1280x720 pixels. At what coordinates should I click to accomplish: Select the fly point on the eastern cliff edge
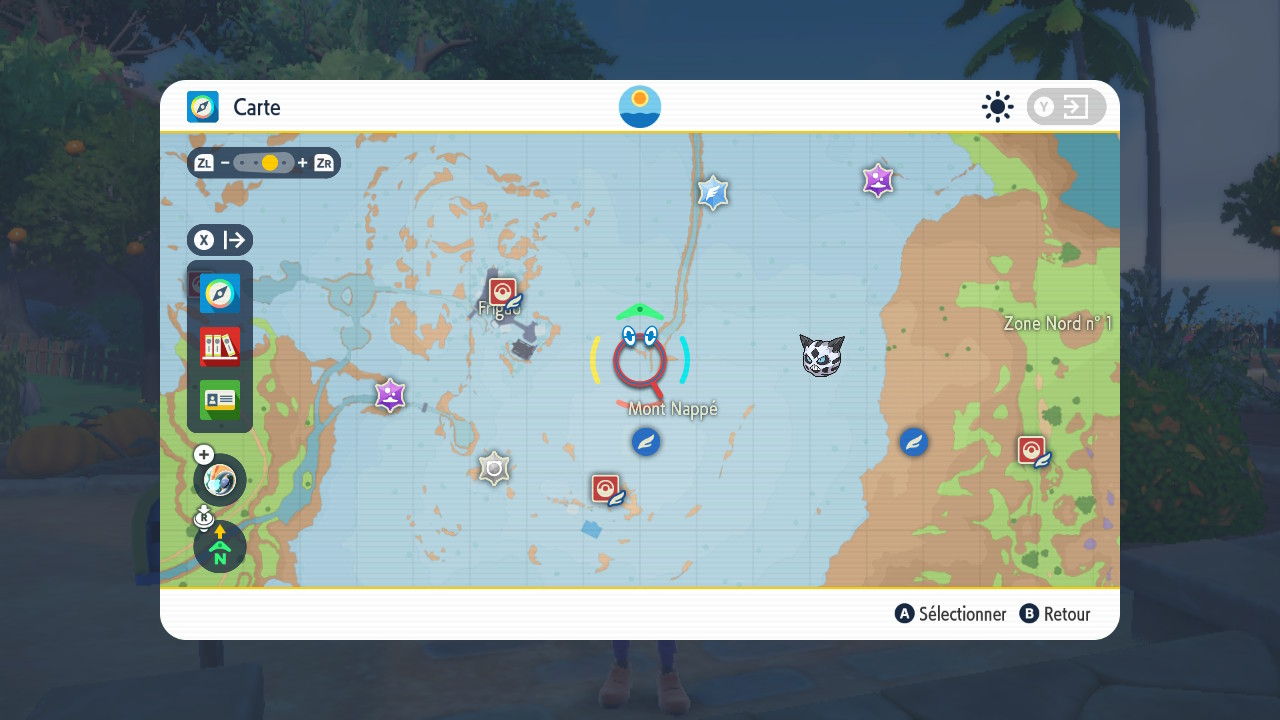[914, 442]
